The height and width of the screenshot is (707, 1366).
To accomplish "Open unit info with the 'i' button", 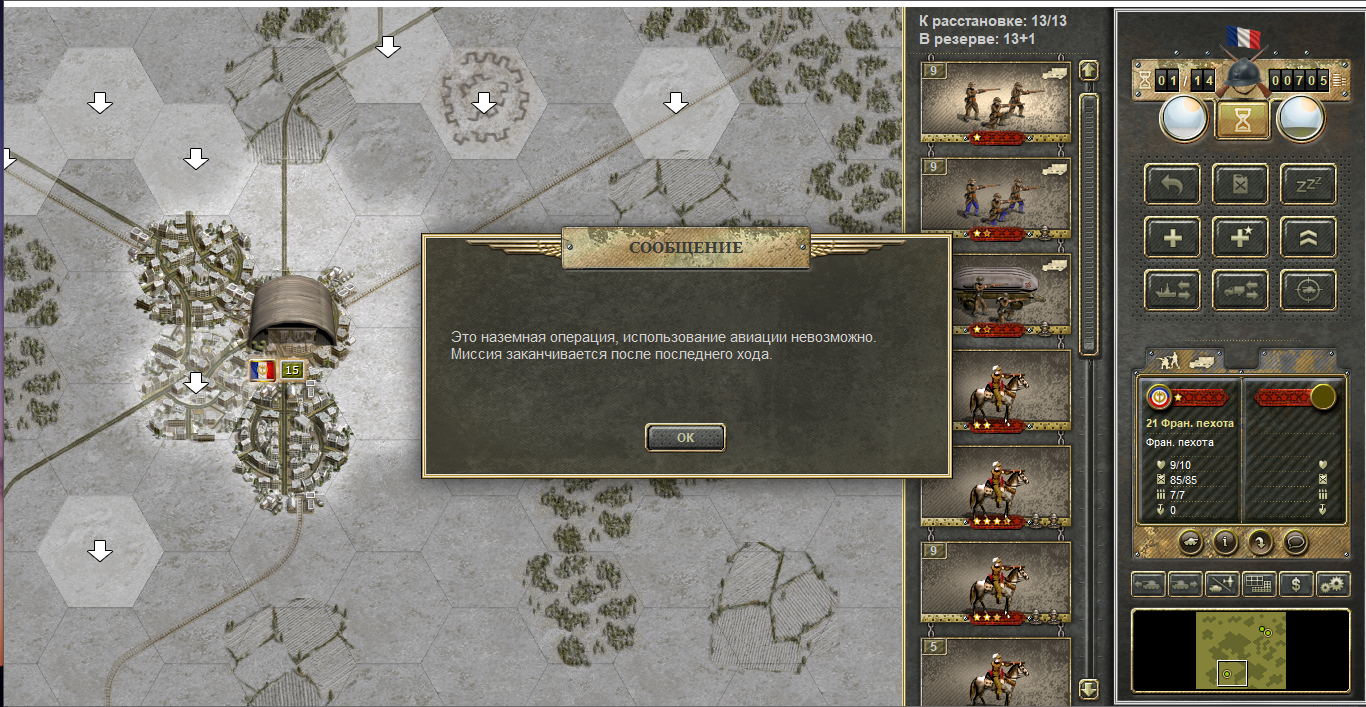I will tap(1225, 542).
